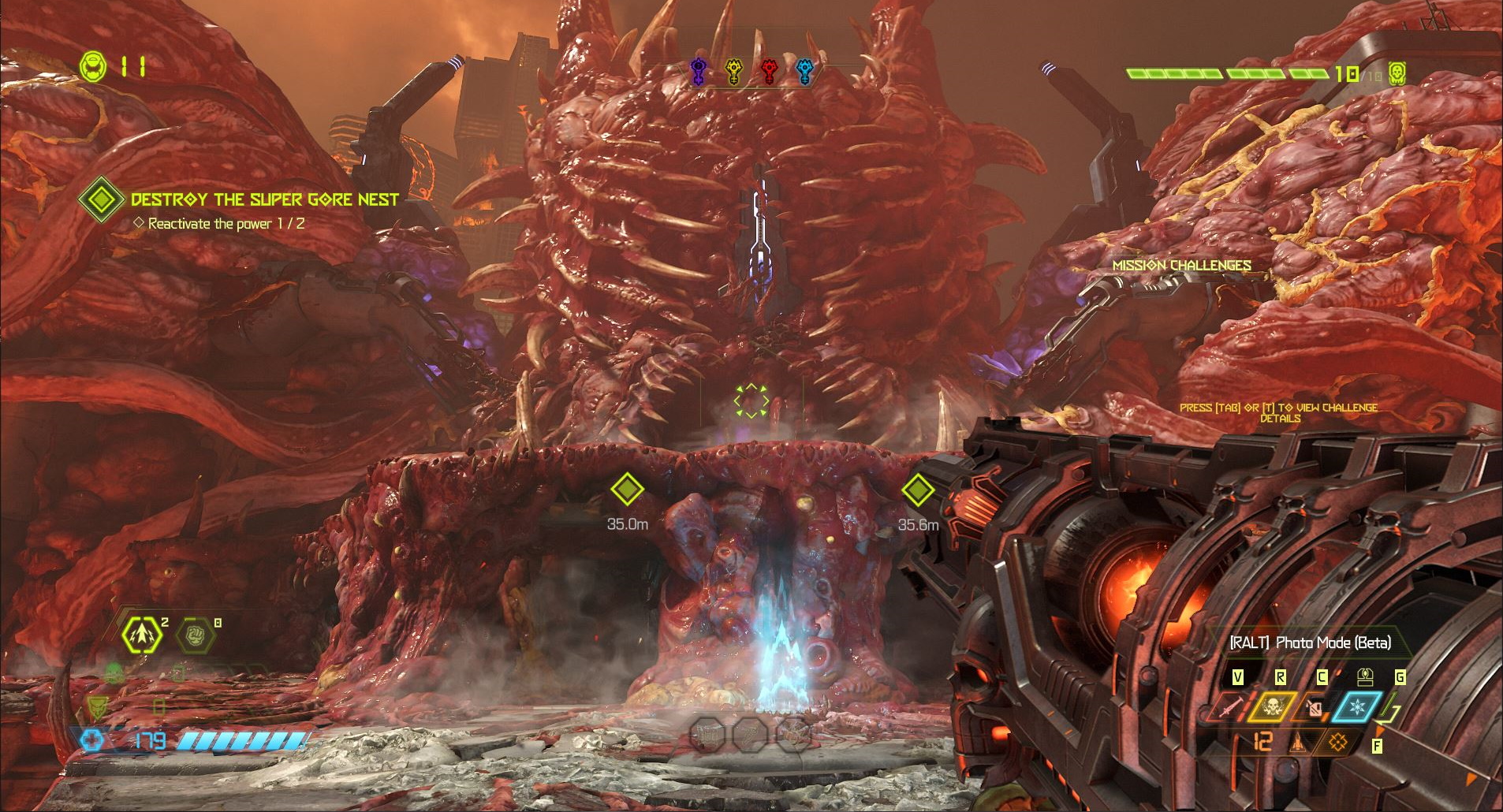
Task: Activate the flaming skull ability slot
Action: pos(1272,707)
